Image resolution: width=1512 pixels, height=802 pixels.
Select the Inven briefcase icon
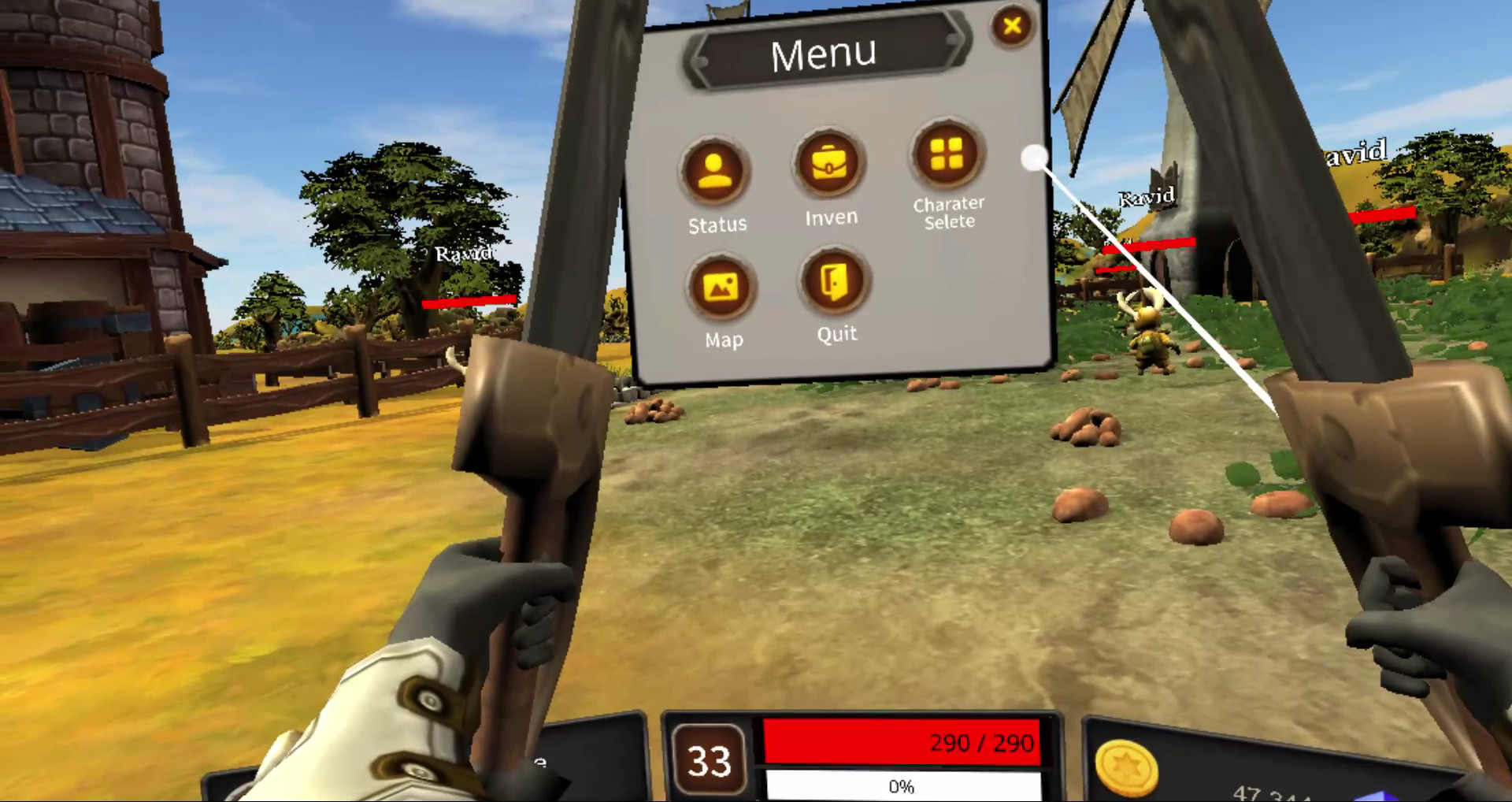pyautogui.click(x=829, y=162)
